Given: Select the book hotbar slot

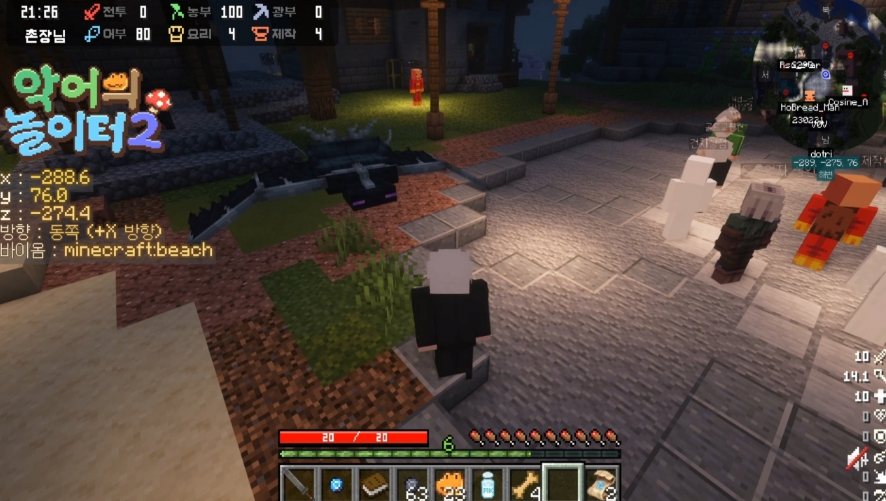Looking at the screenshot, I should (x=375, y=484).
